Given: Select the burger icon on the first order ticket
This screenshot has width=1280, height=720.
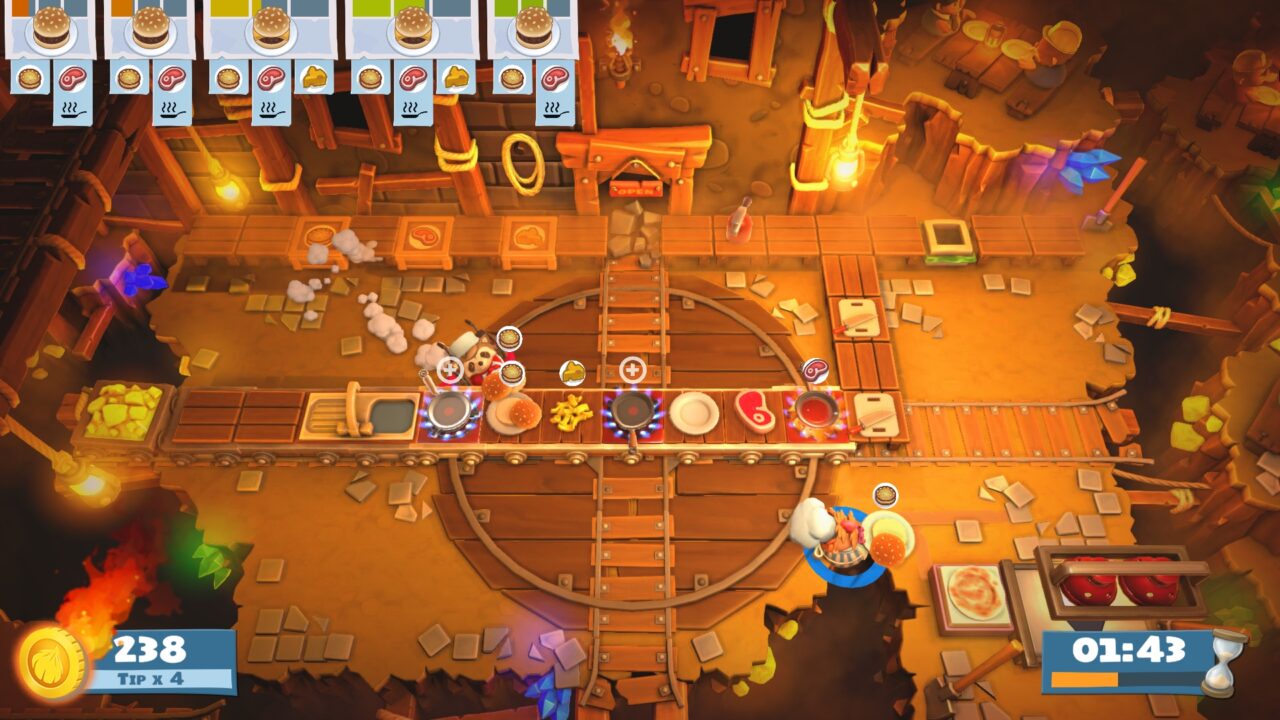Looking at the screenshot, I should [52, 28].
